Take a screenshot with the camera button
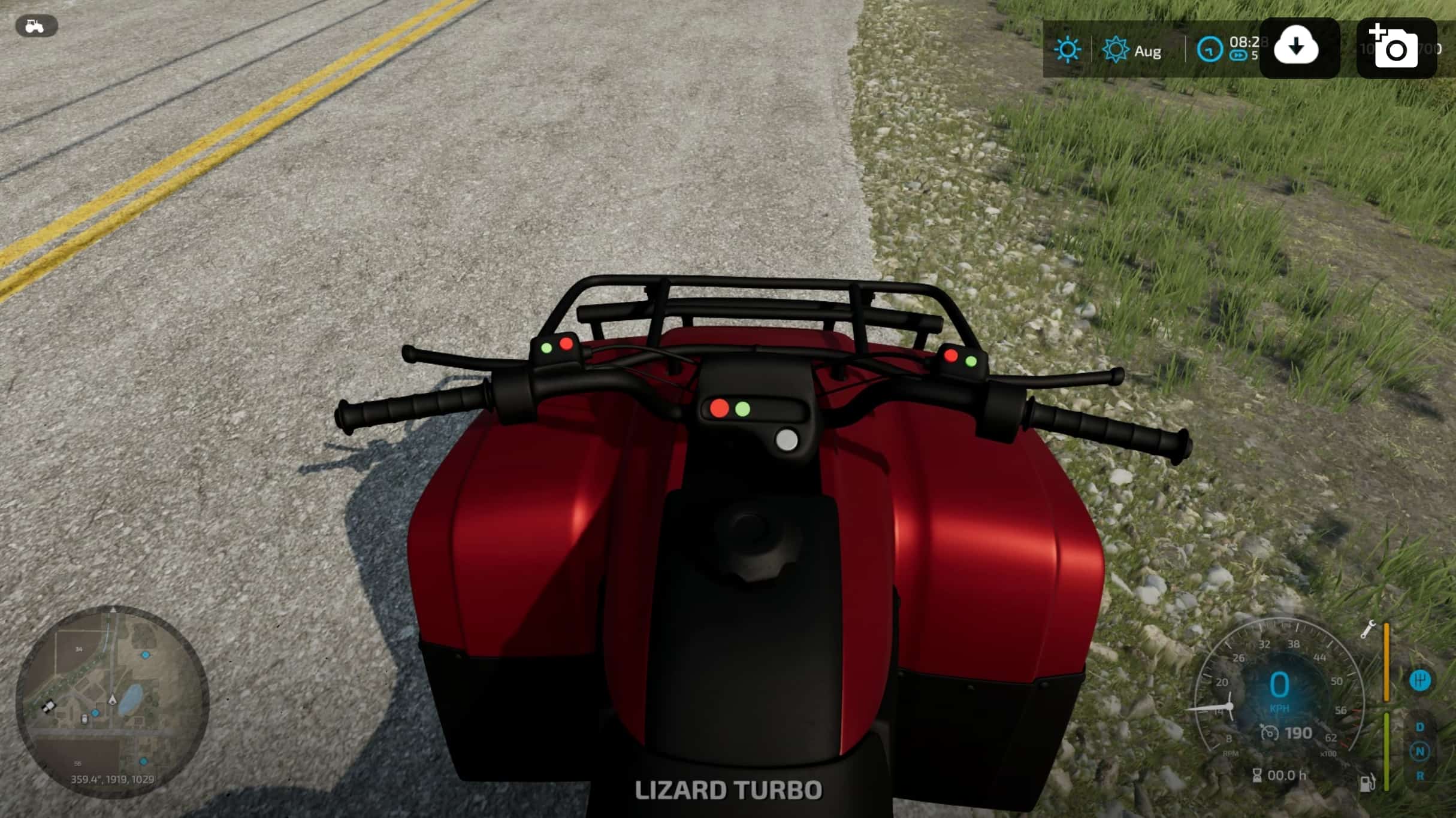 coord(1396,48)
